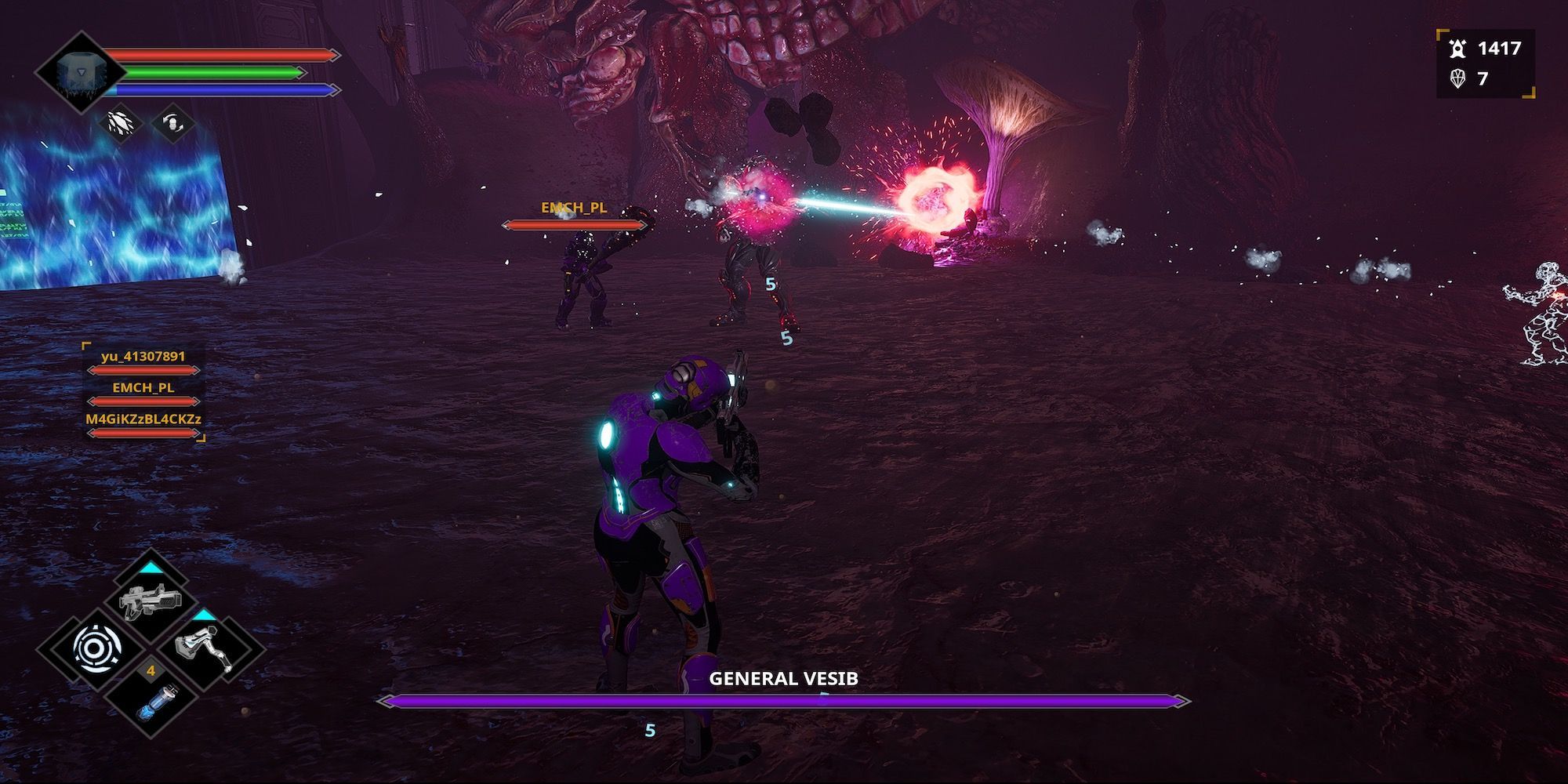Click the enemy kill counter icon showing 1417

tap(1460, 49)
